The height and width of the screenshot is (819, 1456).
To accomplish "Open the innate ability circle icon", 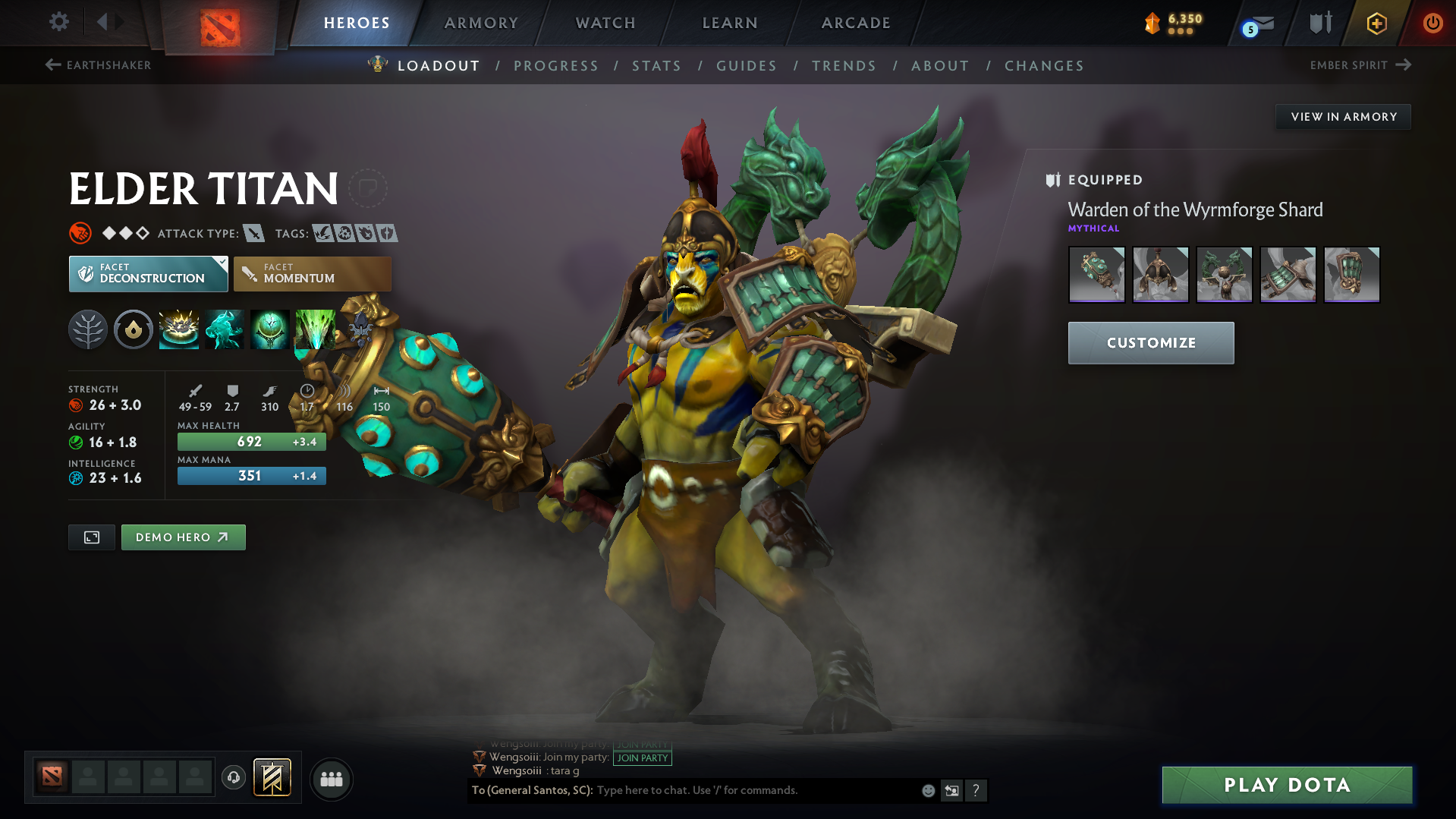I will pos(133,329).
